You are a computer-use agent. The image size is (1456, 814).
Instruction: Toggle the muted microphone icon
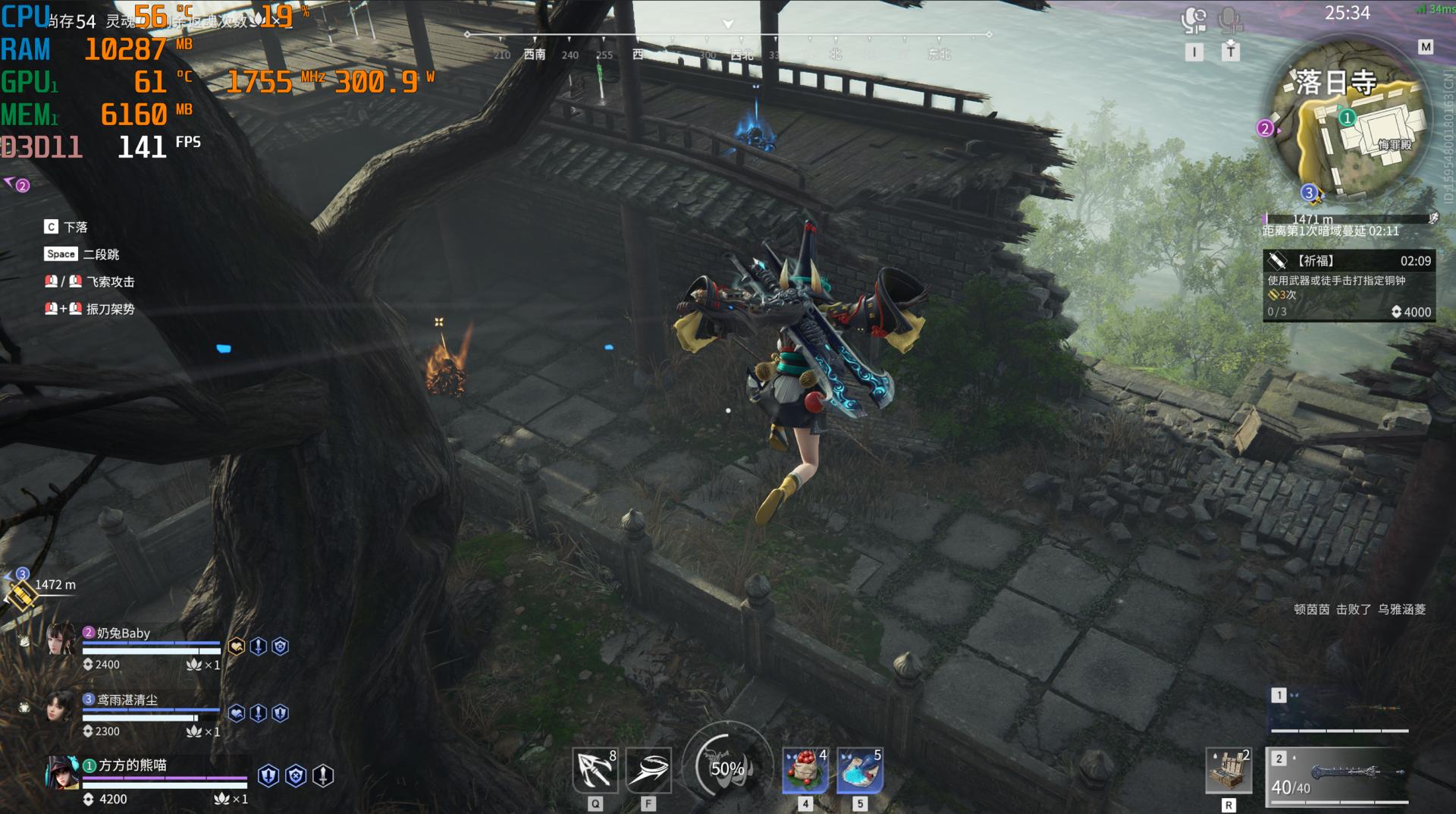tap(1230, 20)
